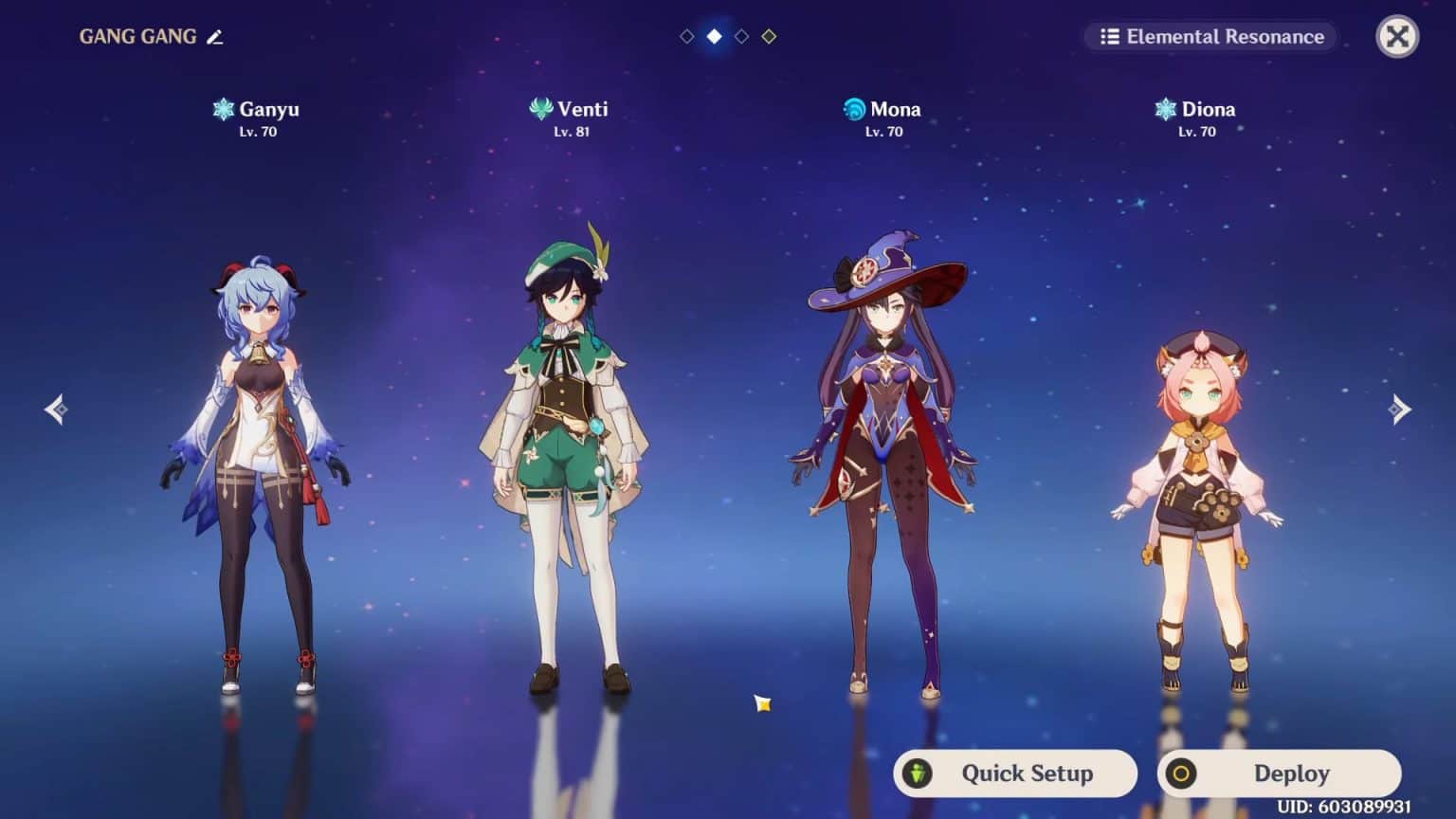Switch to the yellow fourth party diamond

[x=769, y=36]
